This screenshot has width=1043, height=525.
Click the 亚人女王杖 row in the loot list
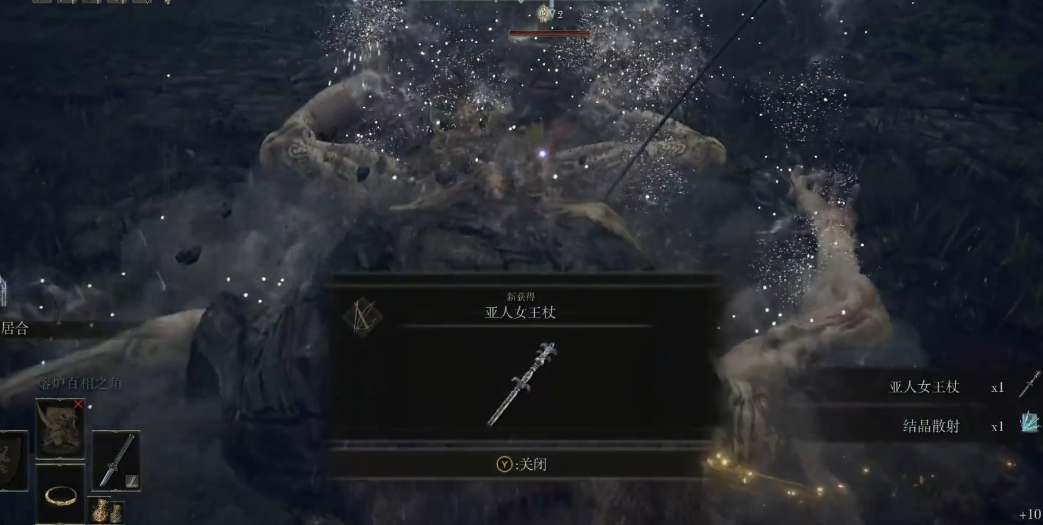(x=925, y=387)
